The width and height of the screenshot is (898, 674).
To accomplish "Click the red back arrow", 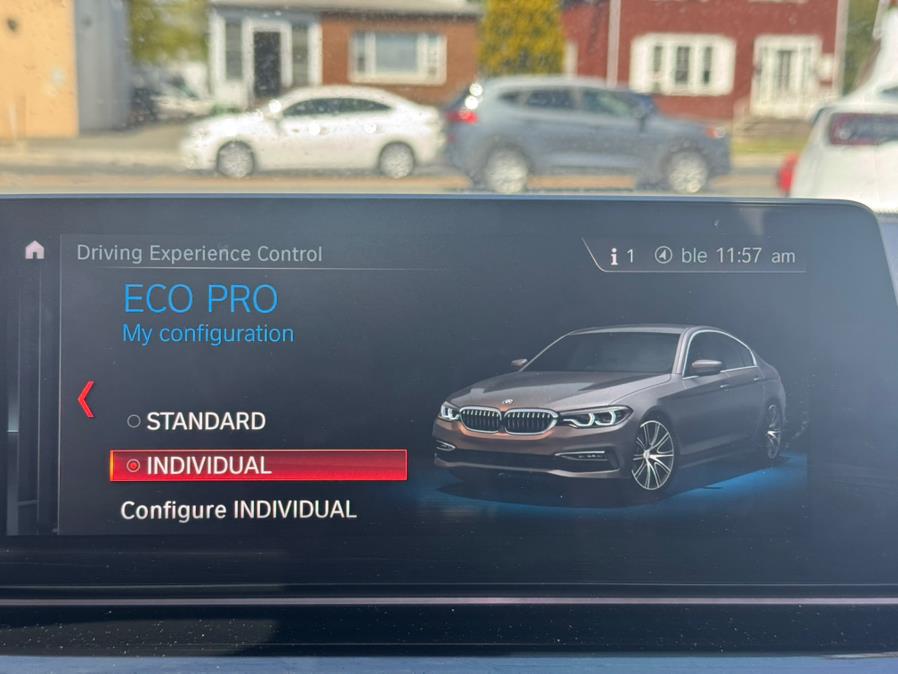I will click(x=86, y=399).
